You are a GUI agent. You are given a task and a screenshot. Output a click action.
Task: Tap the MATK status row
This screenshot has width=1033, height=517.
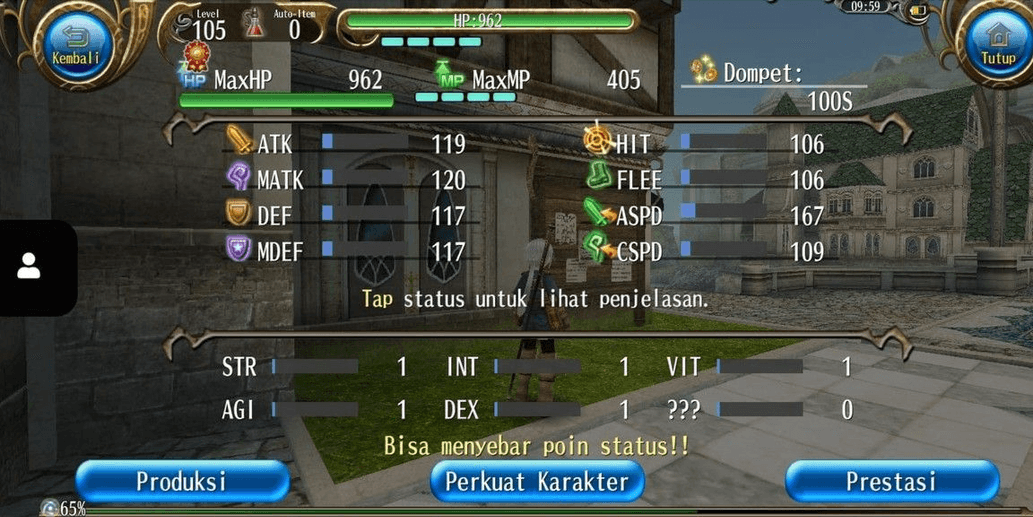point(345,180)
